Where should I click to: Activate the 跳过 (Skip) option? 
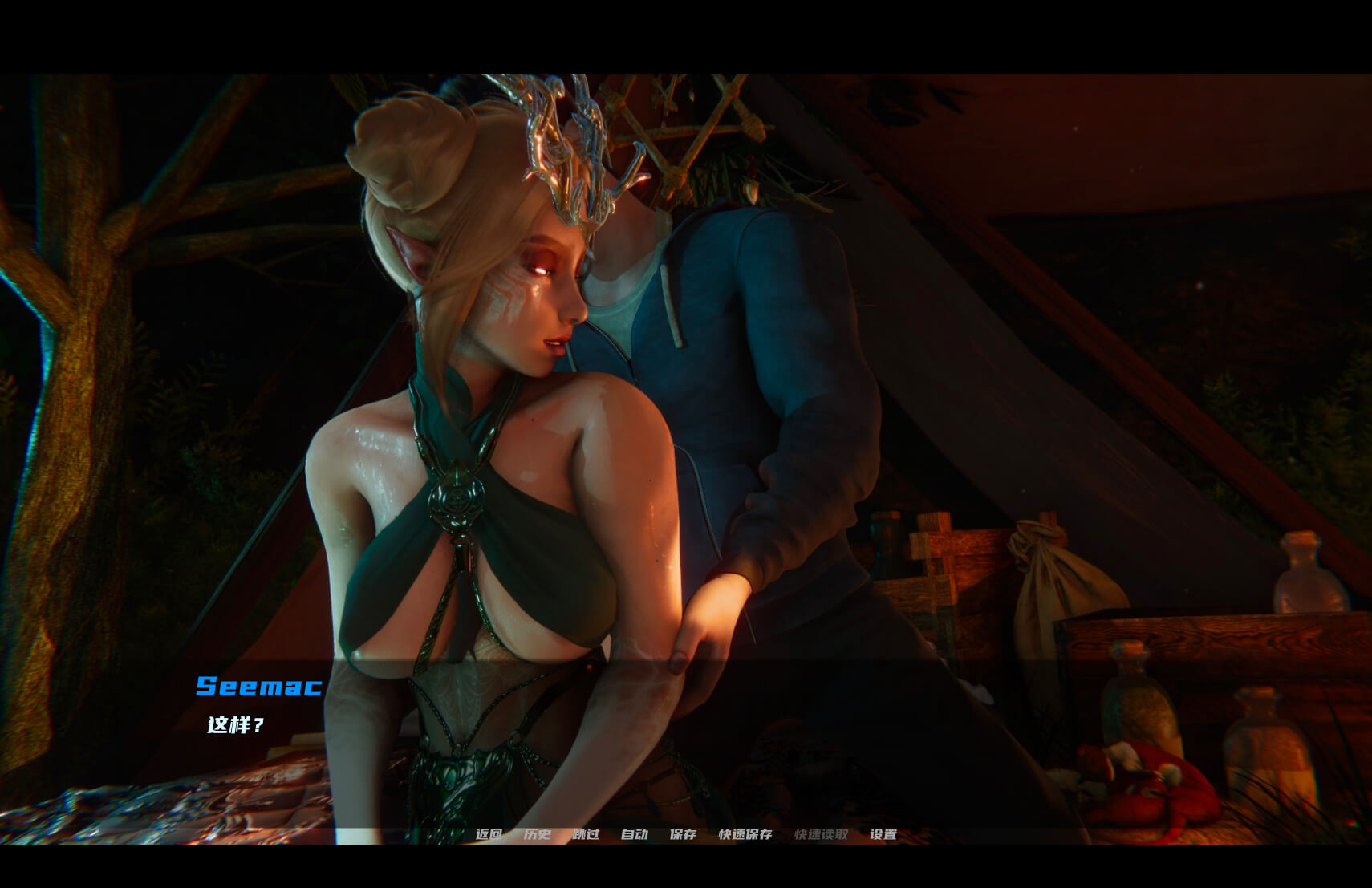click(x=586, y=834)
